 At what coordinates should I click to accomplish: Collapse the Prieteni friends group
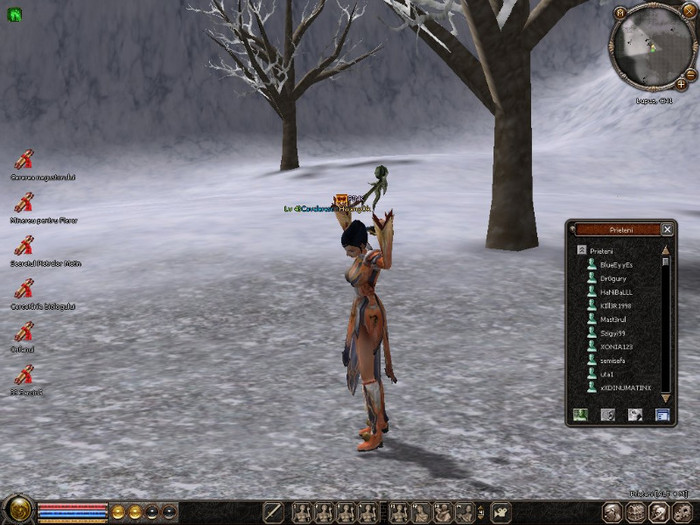(580, 250)
